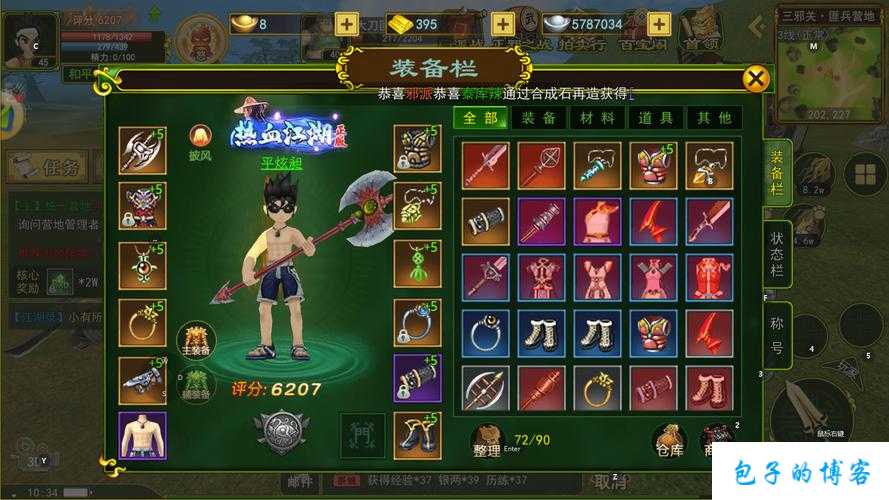
Task: Select the equipped boots slot
Action: [417, 435]
